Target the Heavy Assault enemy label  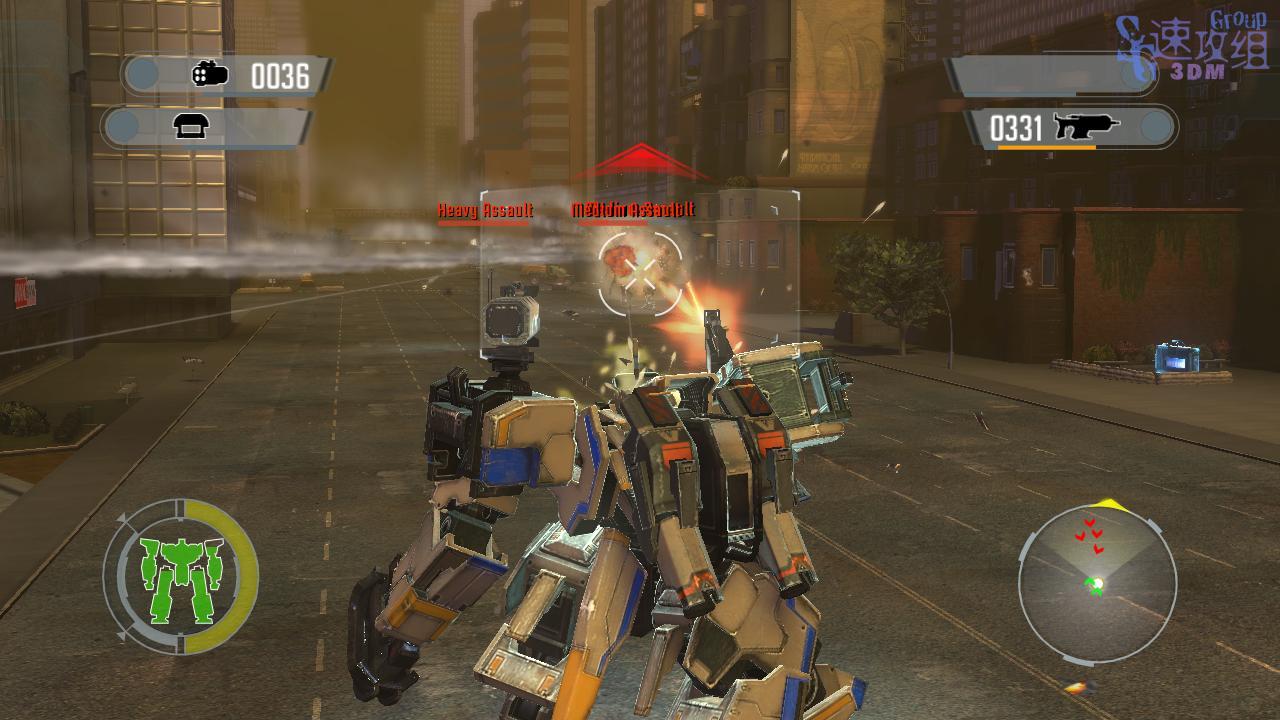(485, 211)
